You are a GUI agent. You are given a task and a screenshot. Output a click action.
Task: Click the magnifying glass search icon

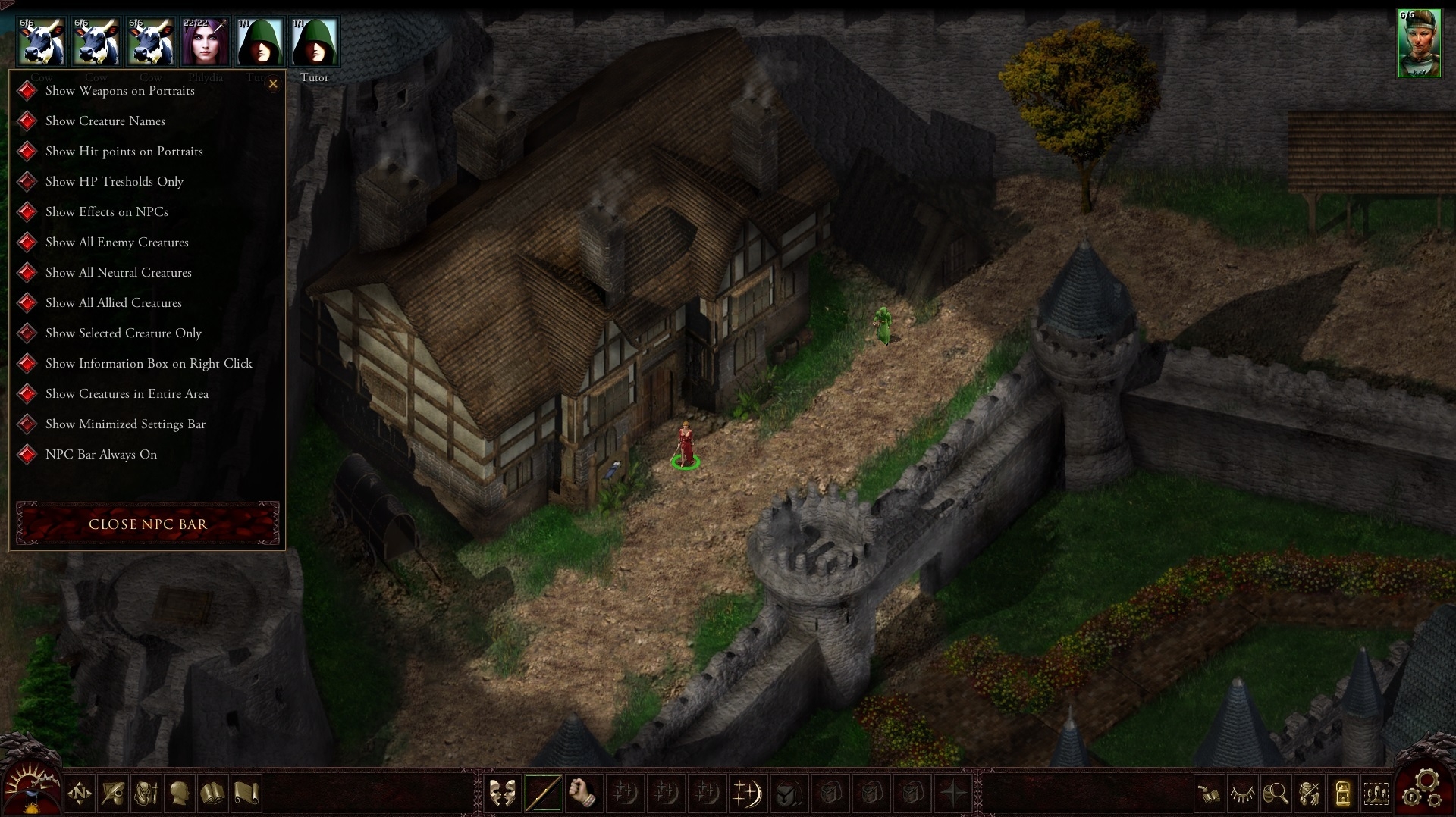coord(1276,794)
